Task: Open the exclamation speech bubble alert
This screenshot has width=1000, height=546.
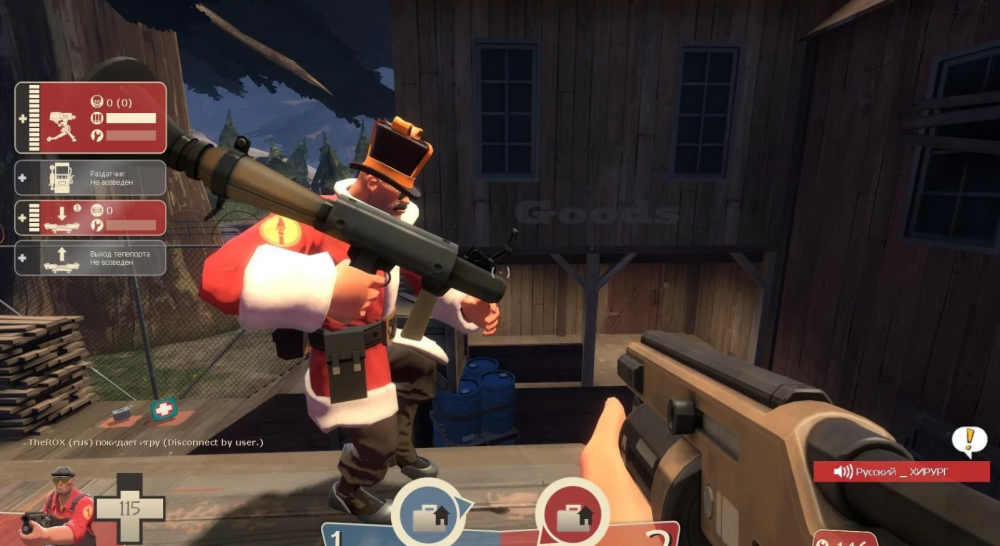Action: (x=968, y=440)
